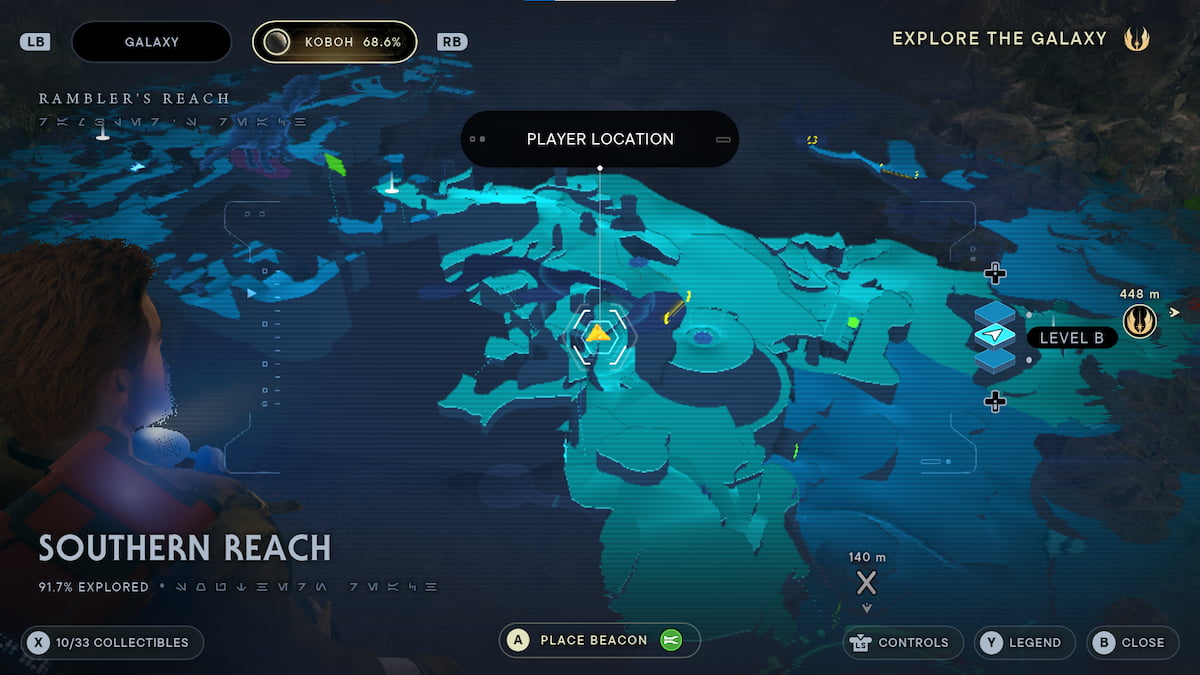Show the map Controls
This screenshot has width=1200, height=675.
[903, 643]
